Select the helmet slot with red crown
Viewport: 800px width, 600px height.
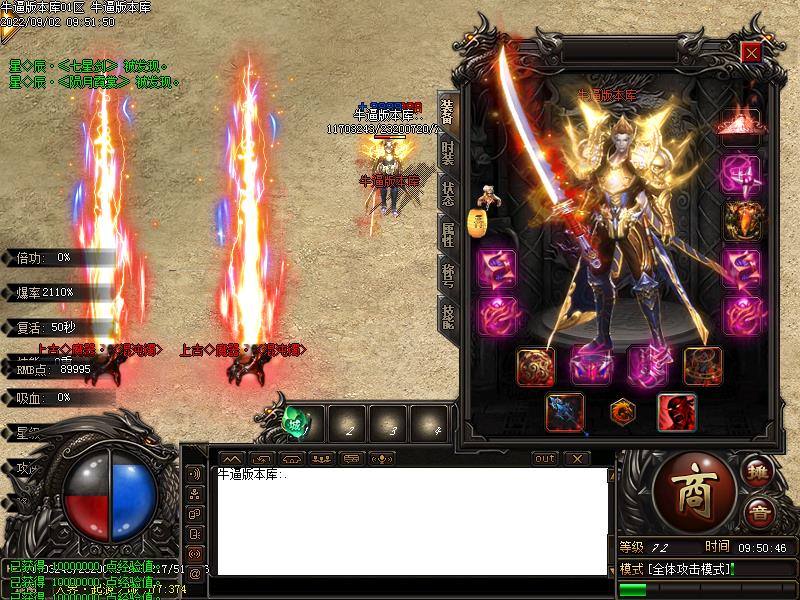[x=741, y=127]
